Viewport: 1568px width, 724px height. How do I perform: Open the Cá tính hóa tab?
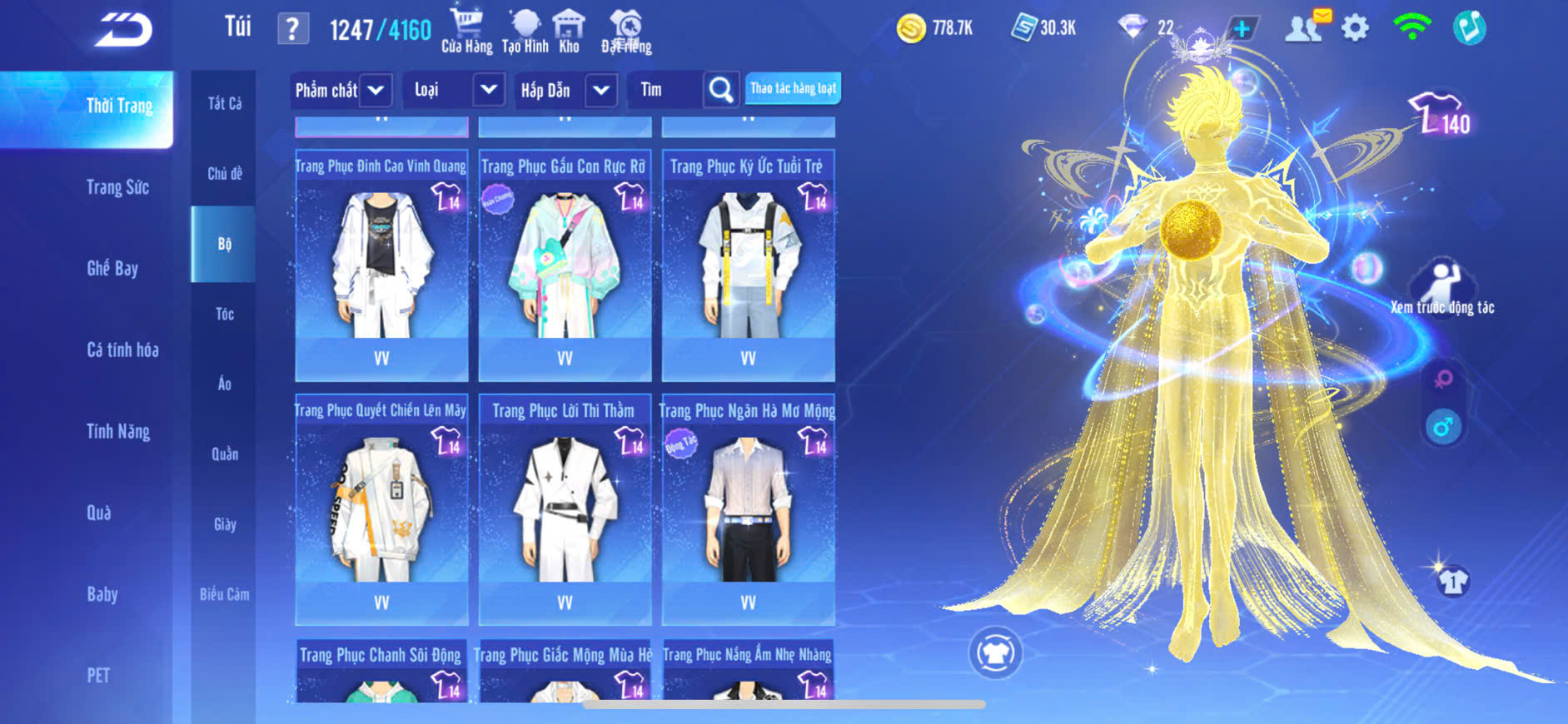point(122,350)
